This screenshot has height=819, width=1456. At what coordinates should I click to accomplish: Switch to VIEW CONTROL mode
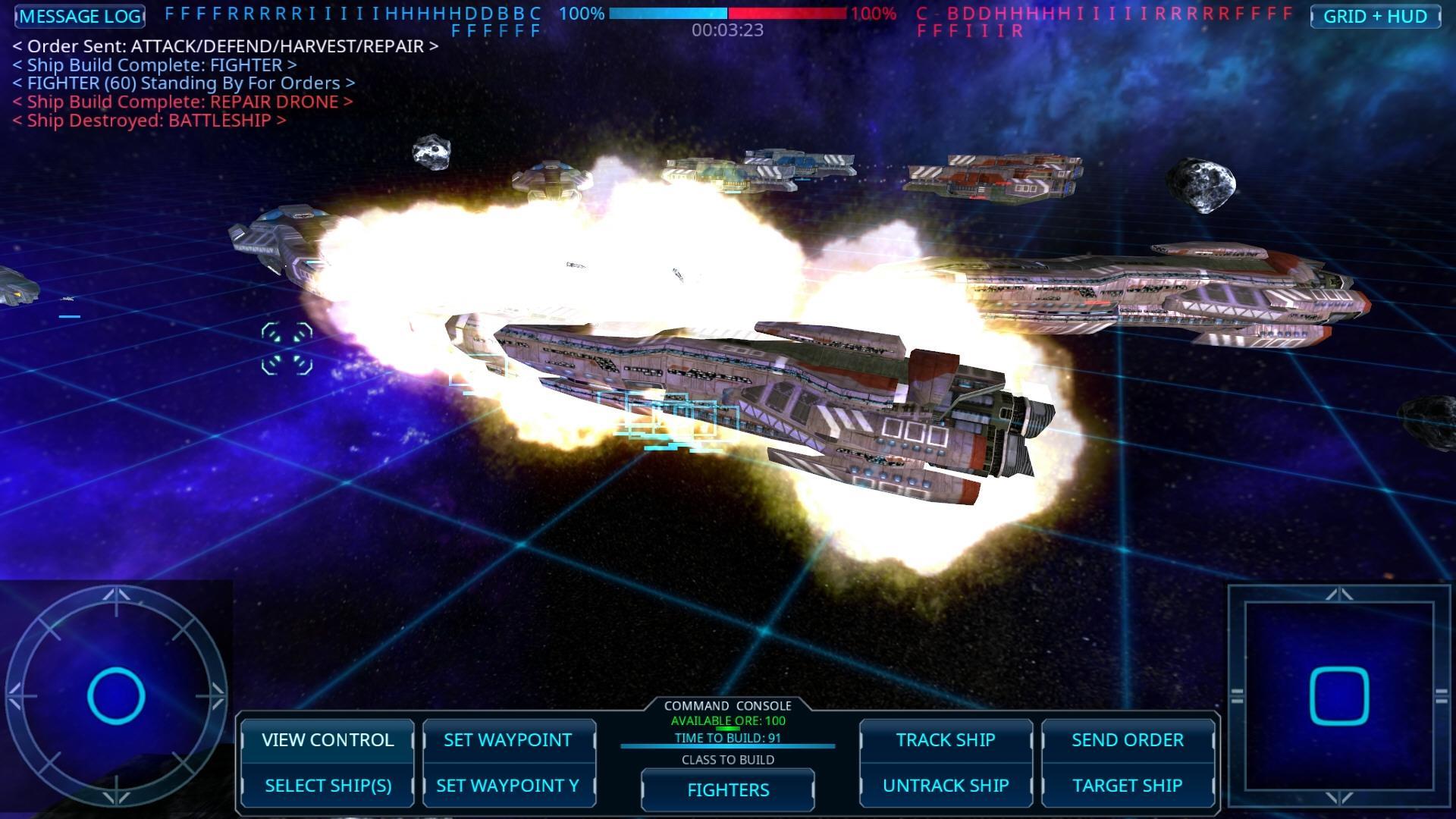tap(328, 740)
